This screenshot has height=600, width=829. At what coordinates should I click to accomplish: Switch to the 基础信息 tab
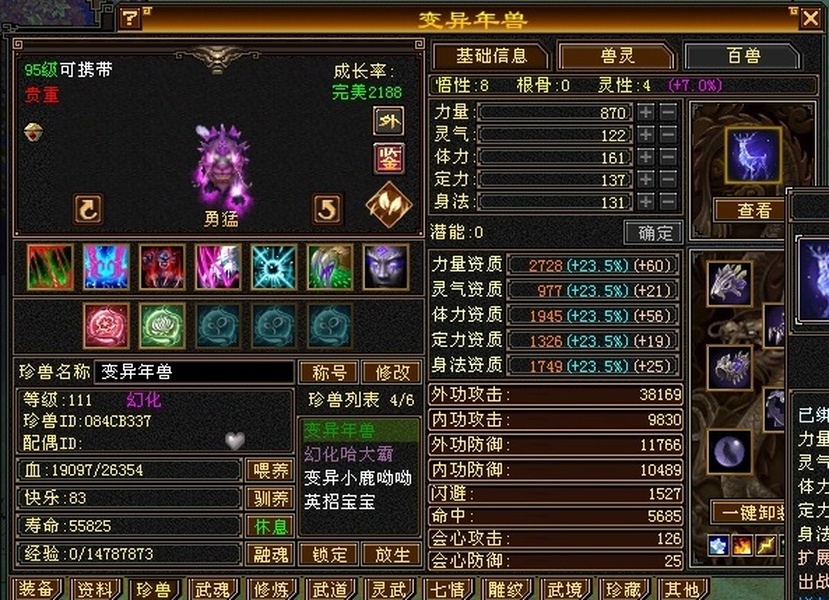(x=490, y=56)
